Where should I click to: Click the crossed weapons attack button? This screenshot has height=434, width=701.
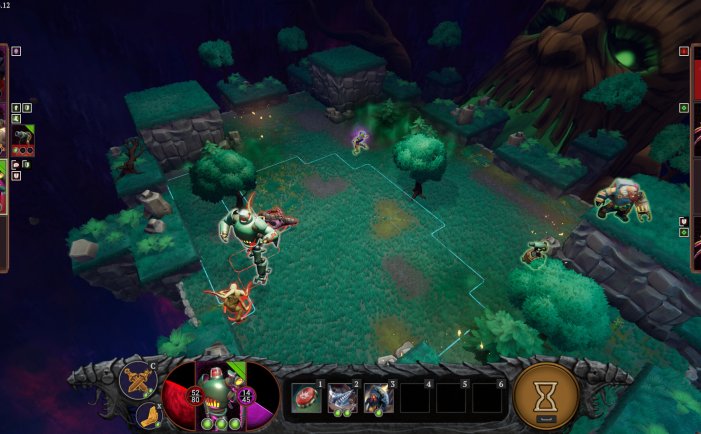(x=137, y=380)
